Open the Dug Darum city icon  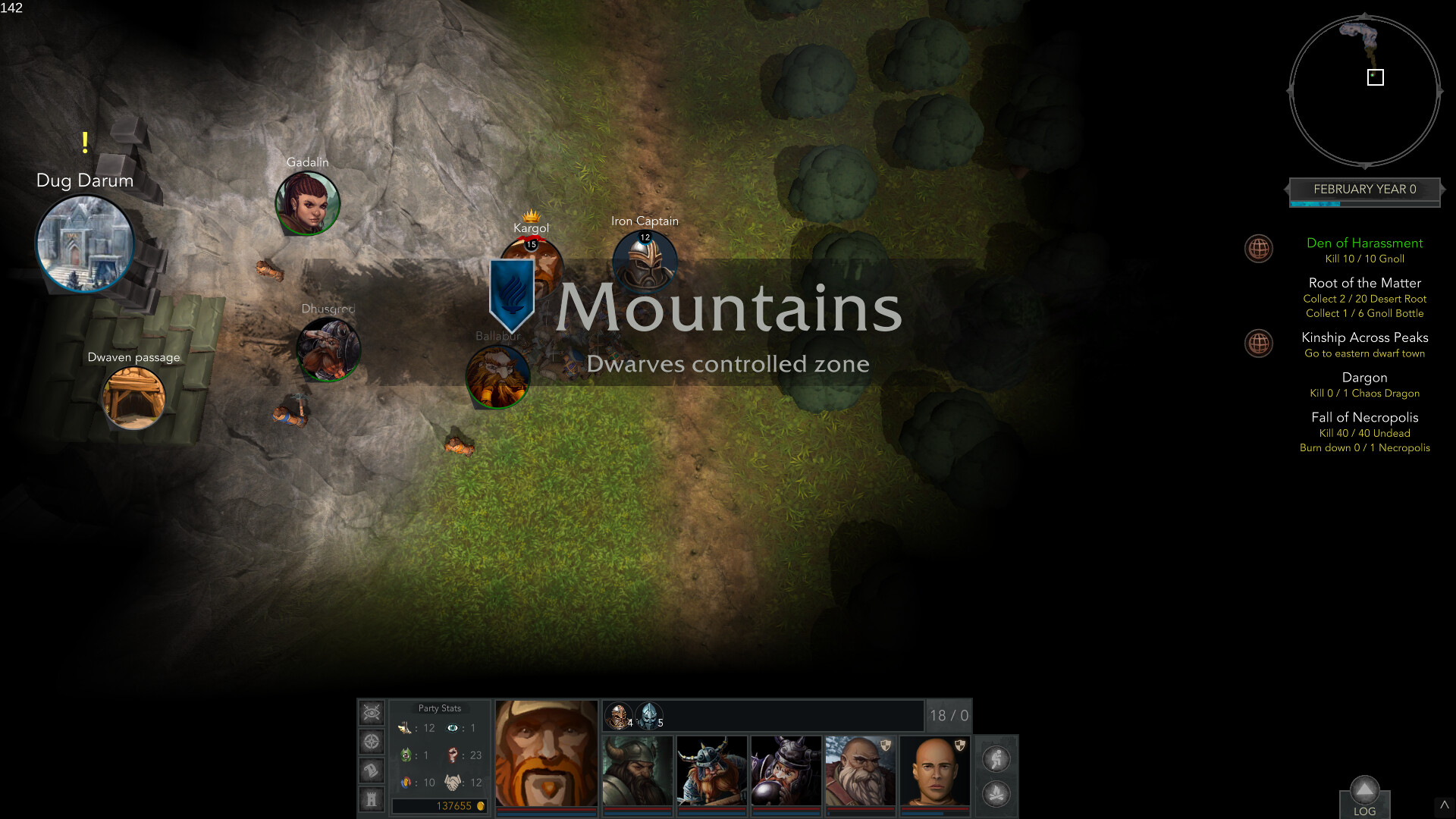coord(85,244)
